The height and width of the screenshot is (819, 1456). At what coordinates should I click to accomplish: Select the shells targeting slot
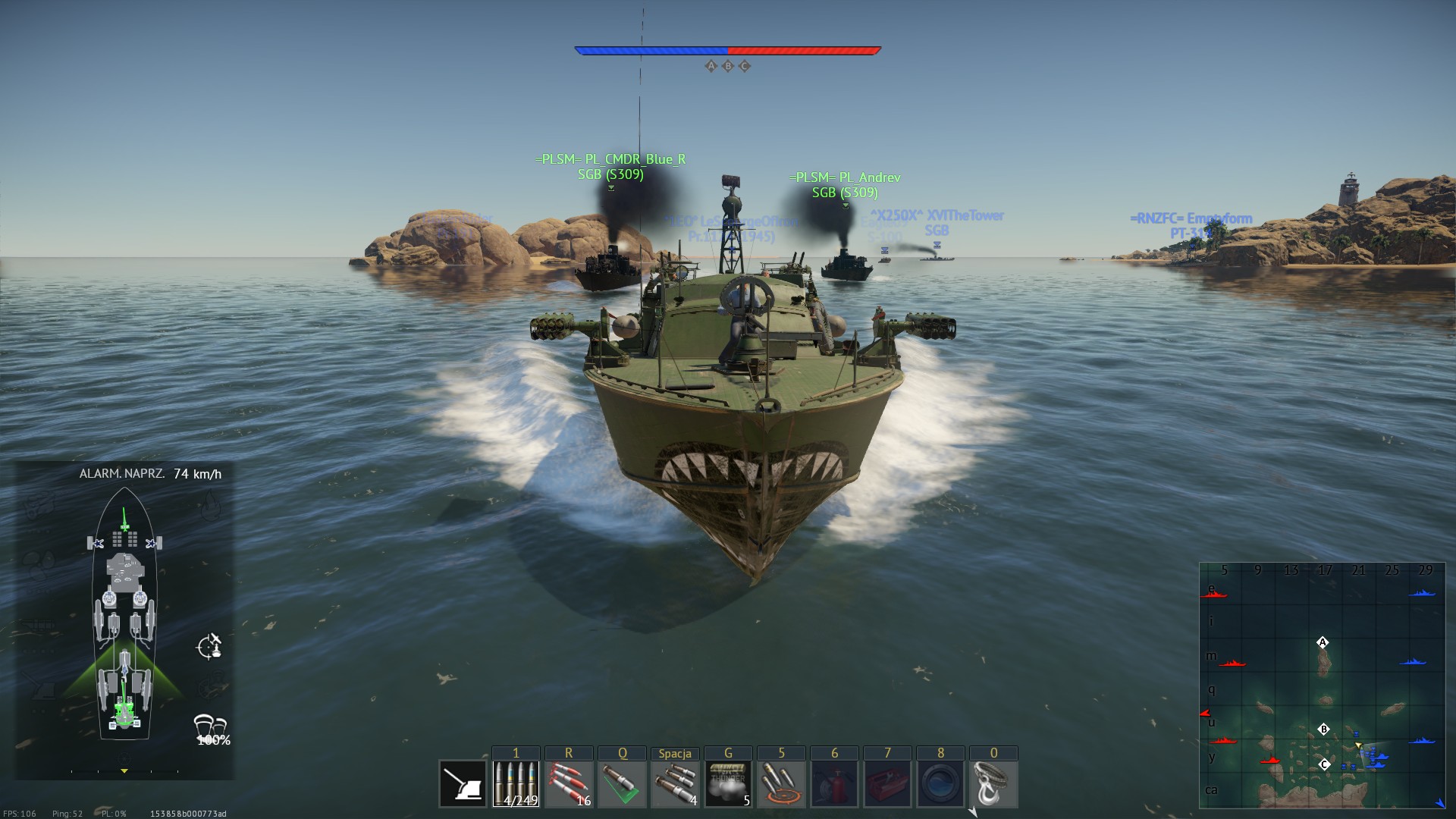781,784
